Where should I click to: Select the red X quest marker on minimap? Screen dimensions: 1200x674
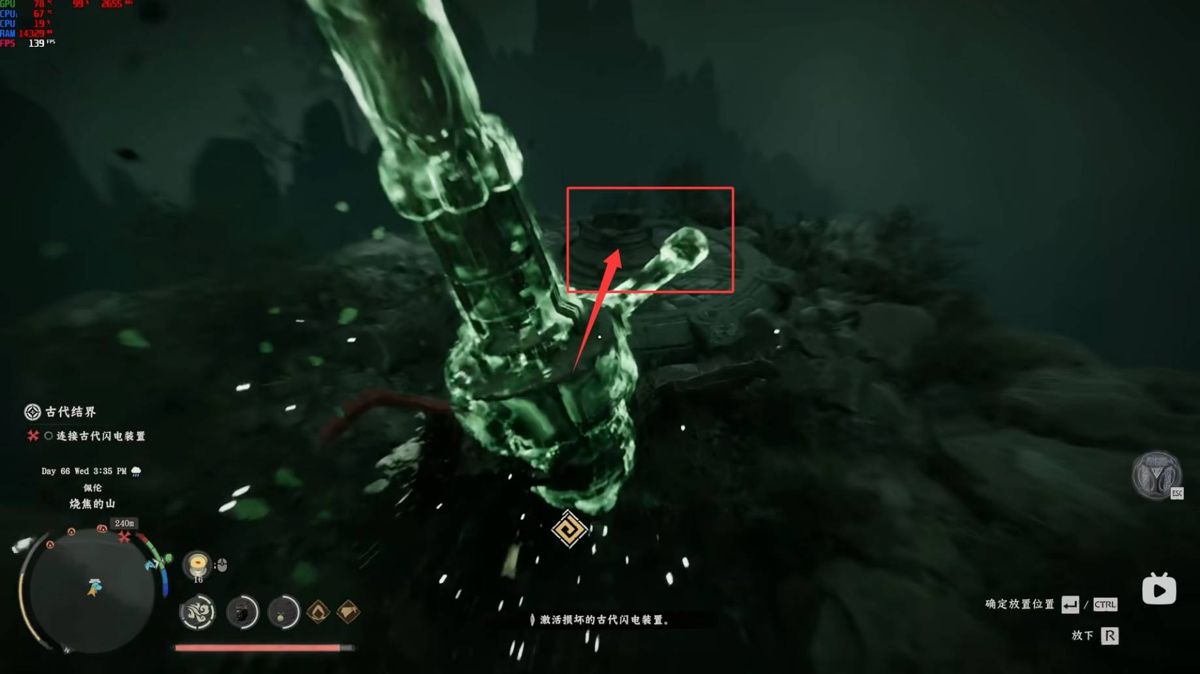(x=124, y=537)
